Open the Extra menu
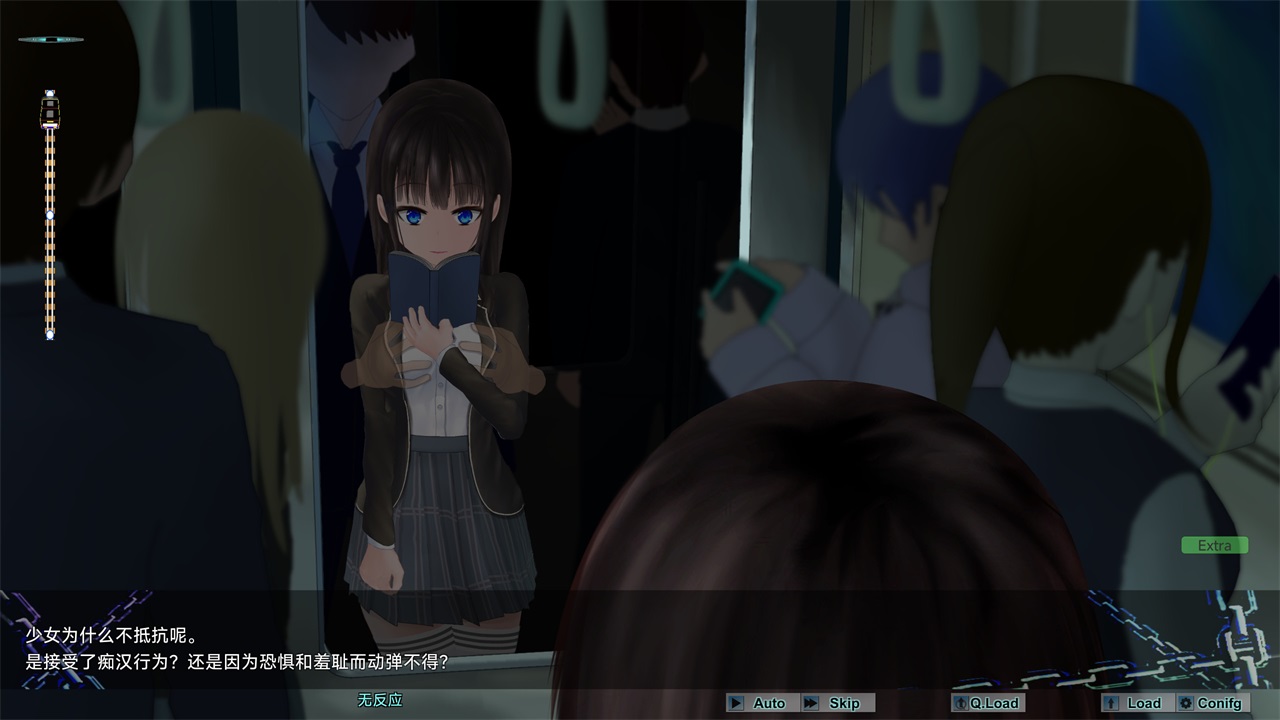This screenshot has height=720, width=1280. click(x=1213, y=545)
